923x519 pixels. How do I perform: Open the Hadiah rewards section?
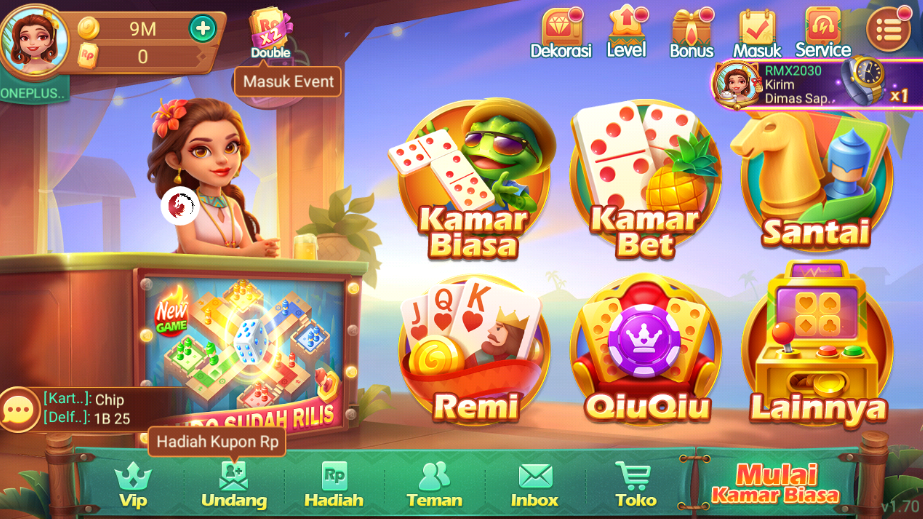coord(334,484)
